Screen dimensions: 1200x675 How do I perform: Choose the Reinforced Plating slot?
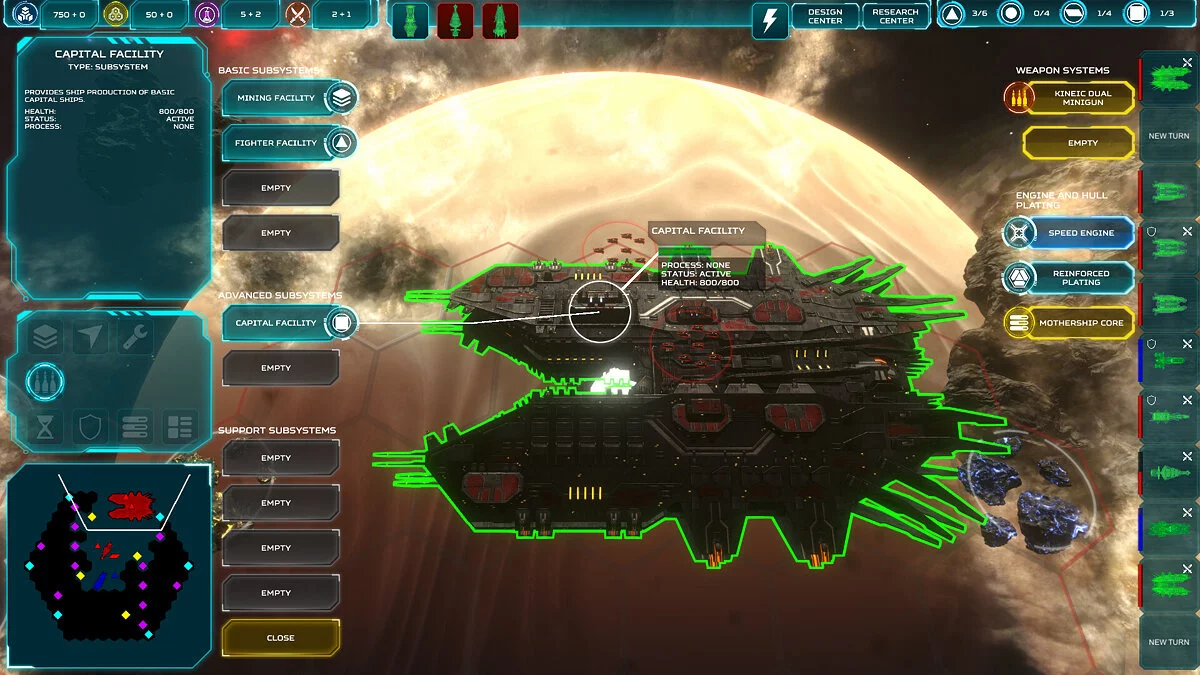coord(1070,278)
